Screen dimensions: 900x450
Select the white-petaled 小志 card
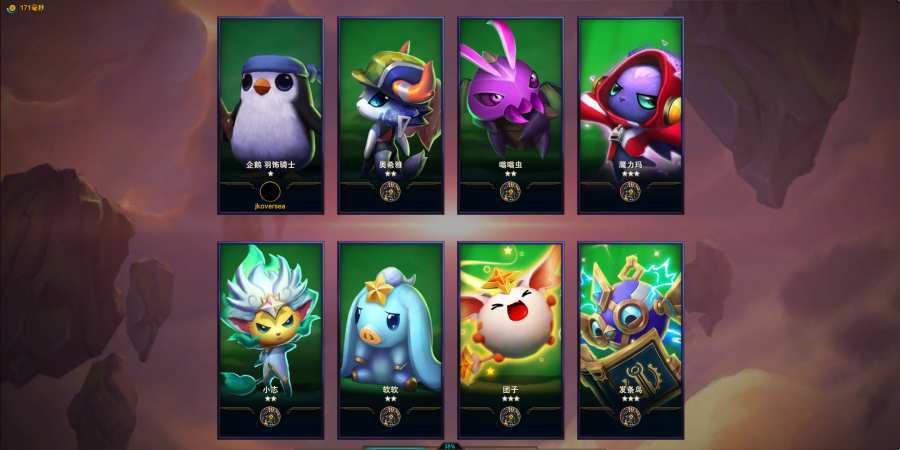270,340
